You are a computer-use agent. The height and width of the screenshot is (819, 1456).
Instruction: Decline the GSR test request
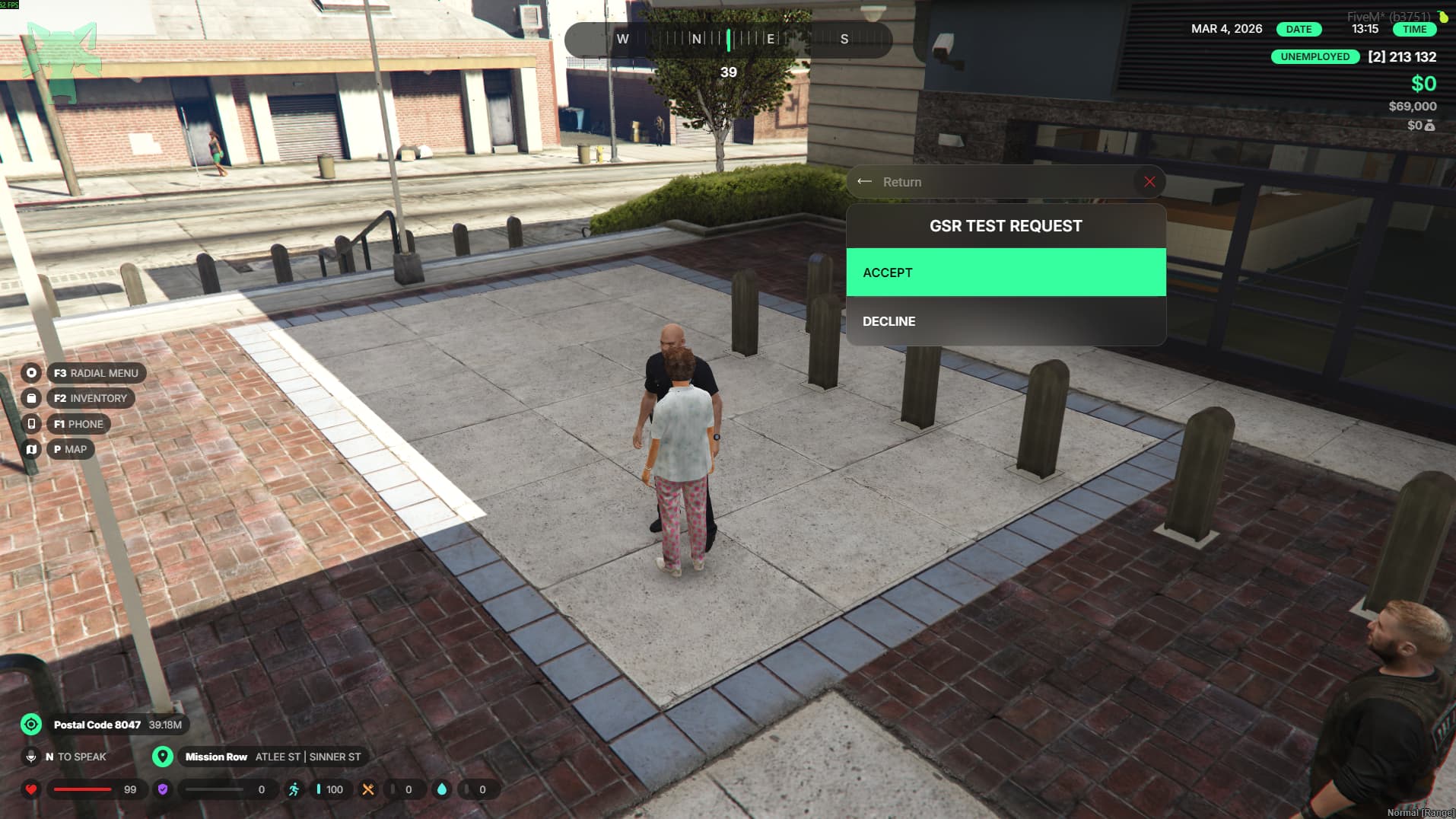[1006, 321]
